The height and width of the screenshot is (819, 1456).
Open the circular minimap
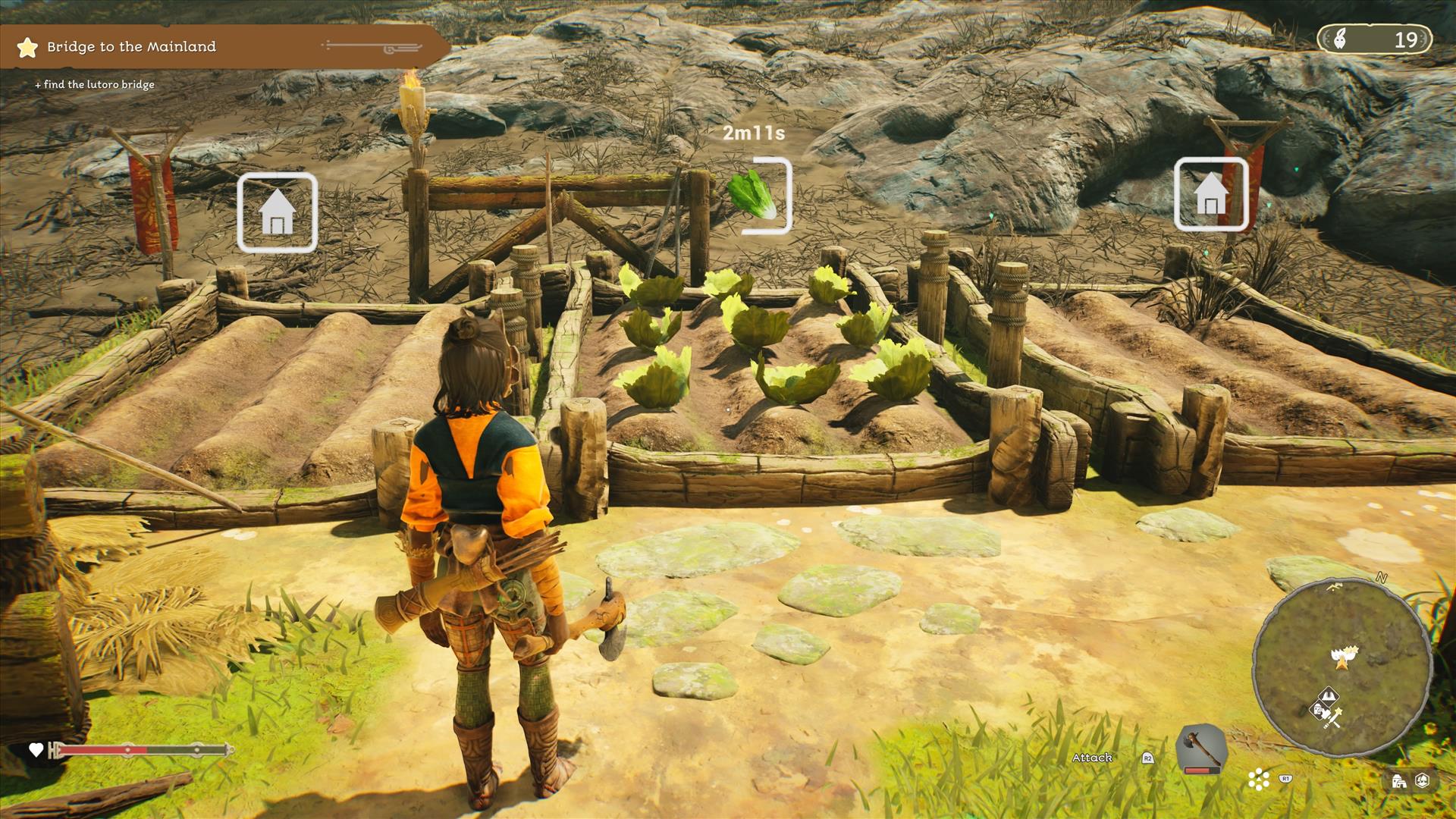1341,668
